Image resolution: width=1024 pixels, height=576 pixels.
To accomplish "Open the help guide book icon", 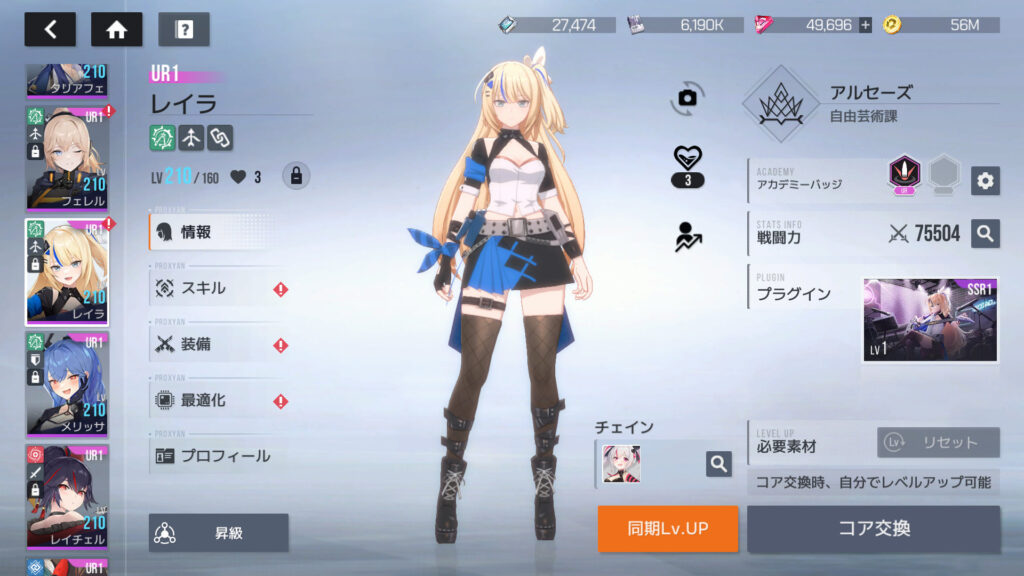I will click(183, 29).
